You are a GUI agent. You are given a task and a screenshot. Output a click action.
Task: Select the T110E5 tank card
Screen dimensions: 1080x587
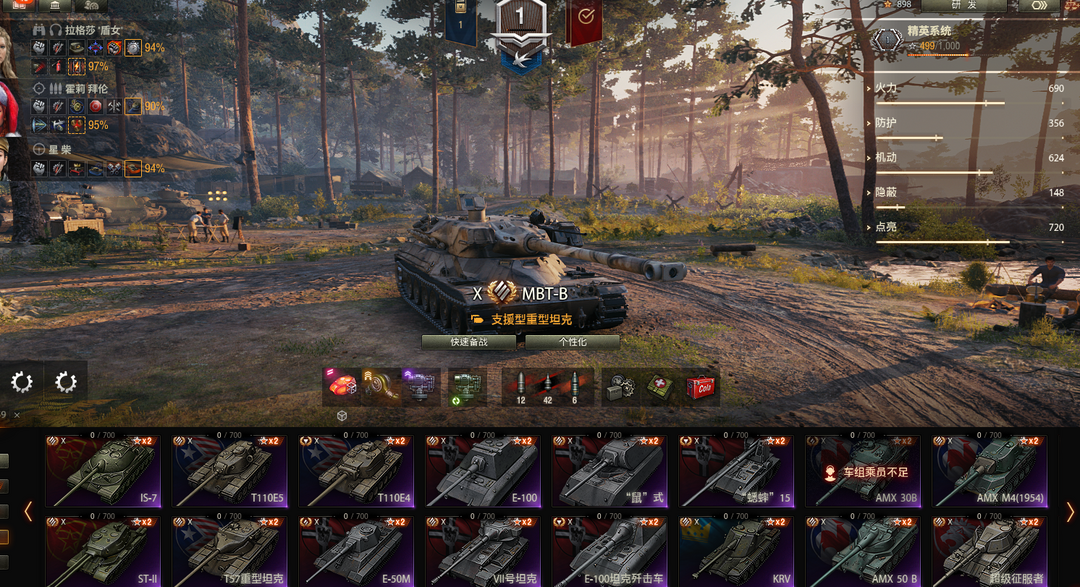pos(229,471)
